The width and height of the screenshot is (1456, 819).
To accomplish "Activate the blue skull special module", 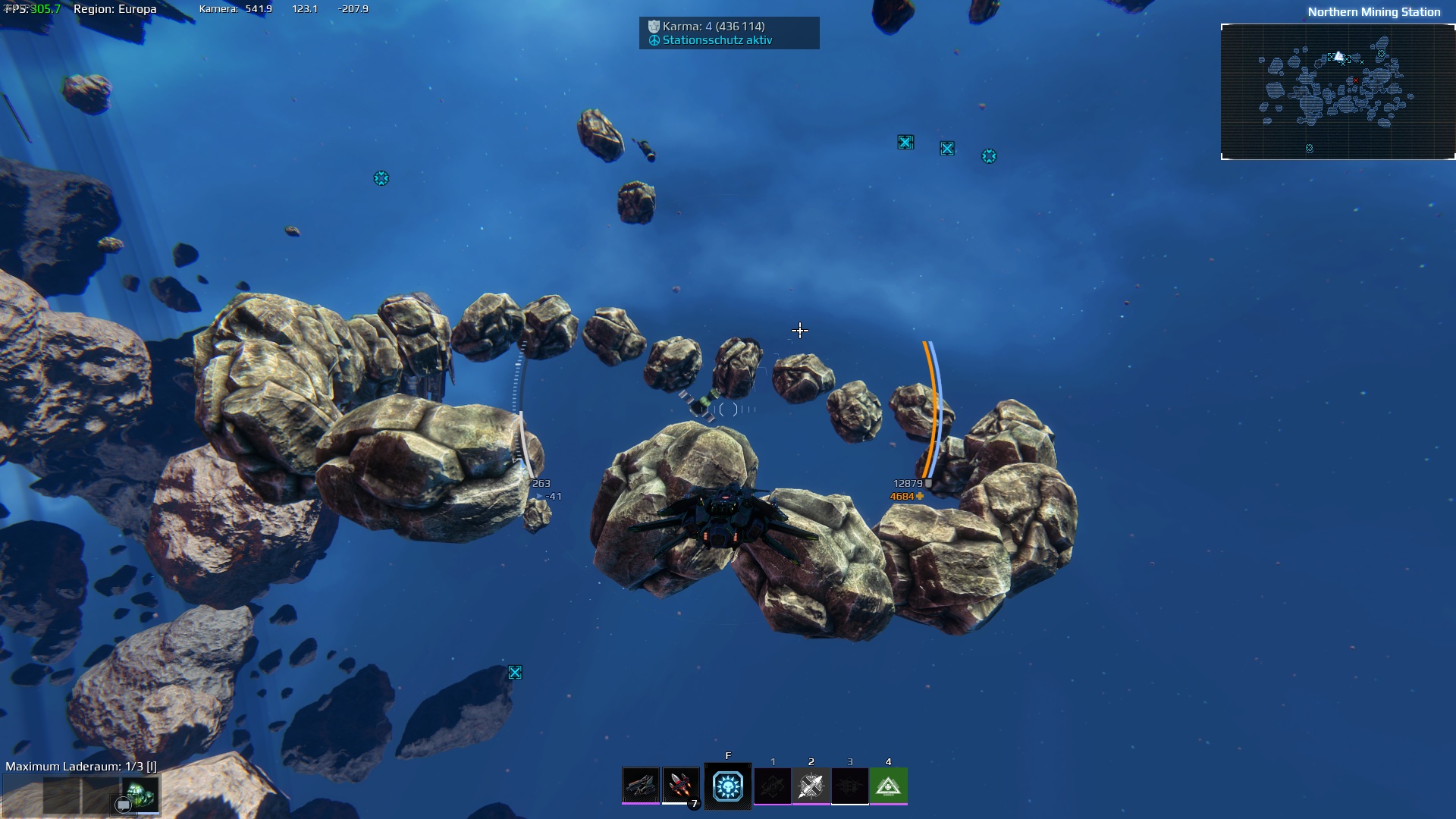I will point(728,786).
